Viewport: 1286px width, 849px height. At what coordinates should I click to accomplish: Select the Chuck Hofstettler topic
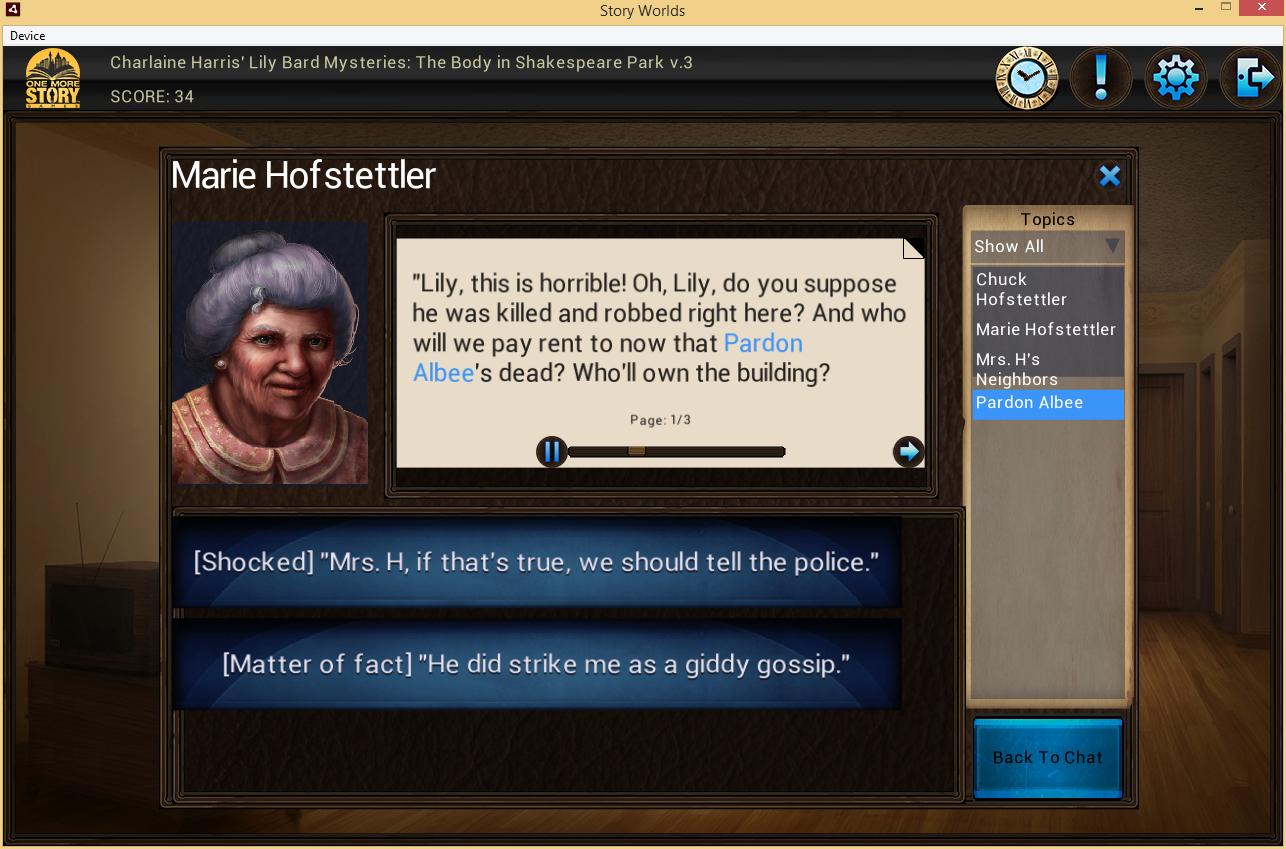(x=1047, y=289)
